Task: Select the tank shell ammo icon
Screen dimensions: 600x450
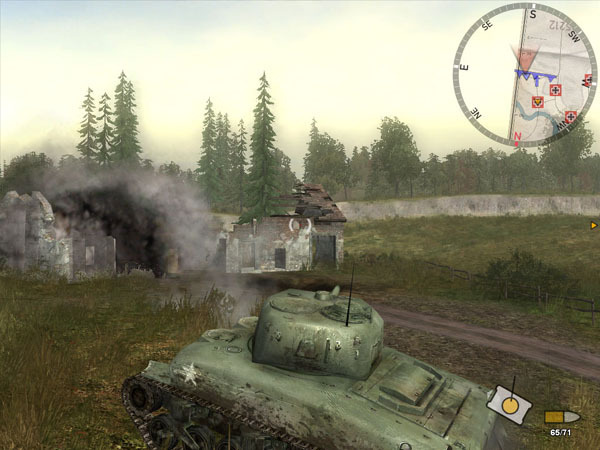Action: click(x=561, y=416)
